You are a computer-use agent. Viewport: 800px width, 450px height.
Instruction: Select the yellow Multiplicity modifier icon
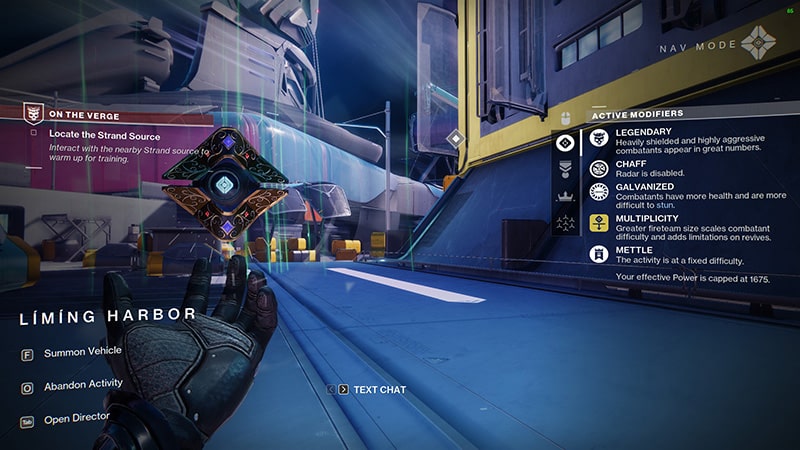599,223
